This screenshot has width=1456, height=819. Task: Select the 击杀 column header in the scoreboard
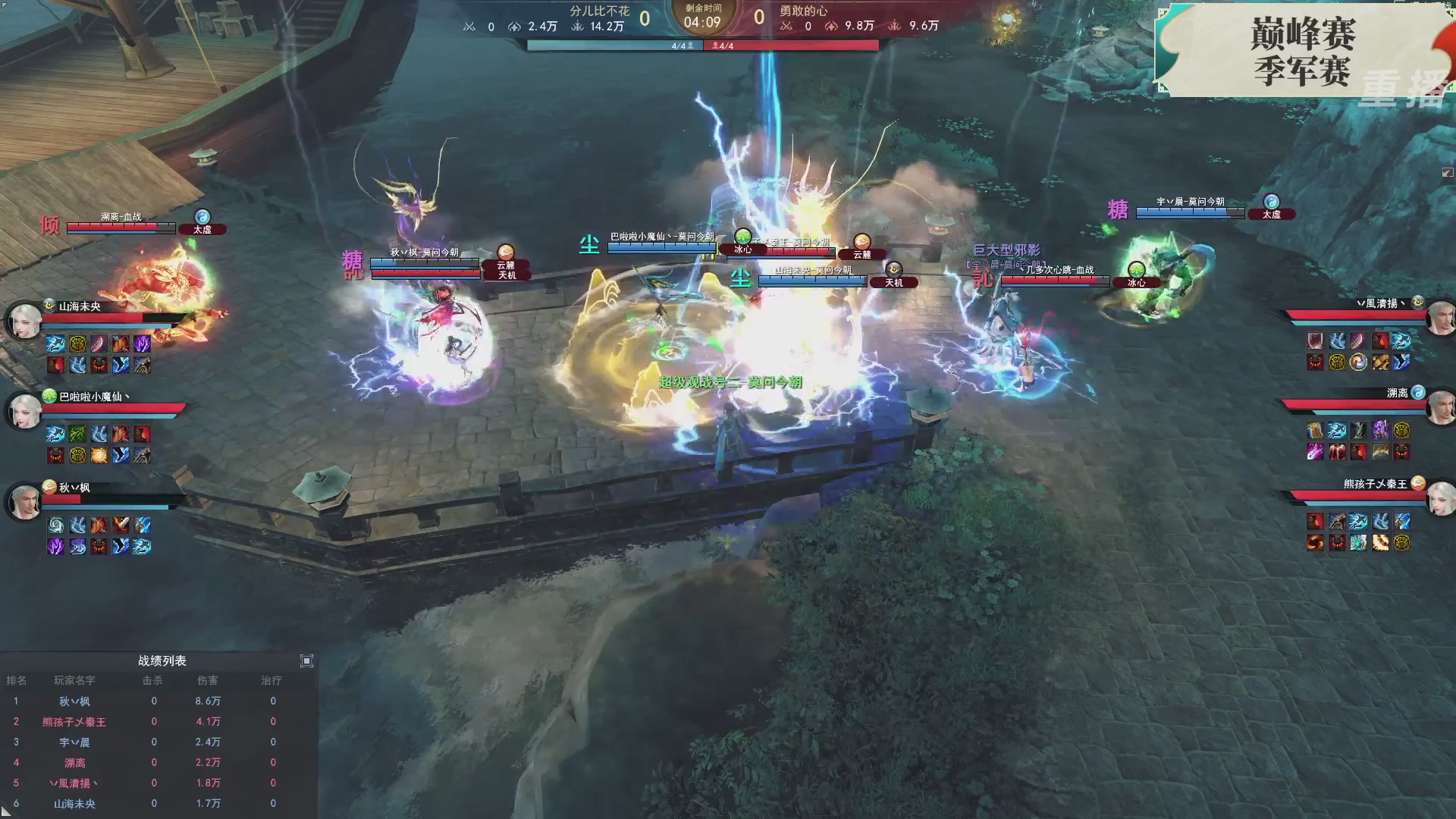click(x=154, y=680)
